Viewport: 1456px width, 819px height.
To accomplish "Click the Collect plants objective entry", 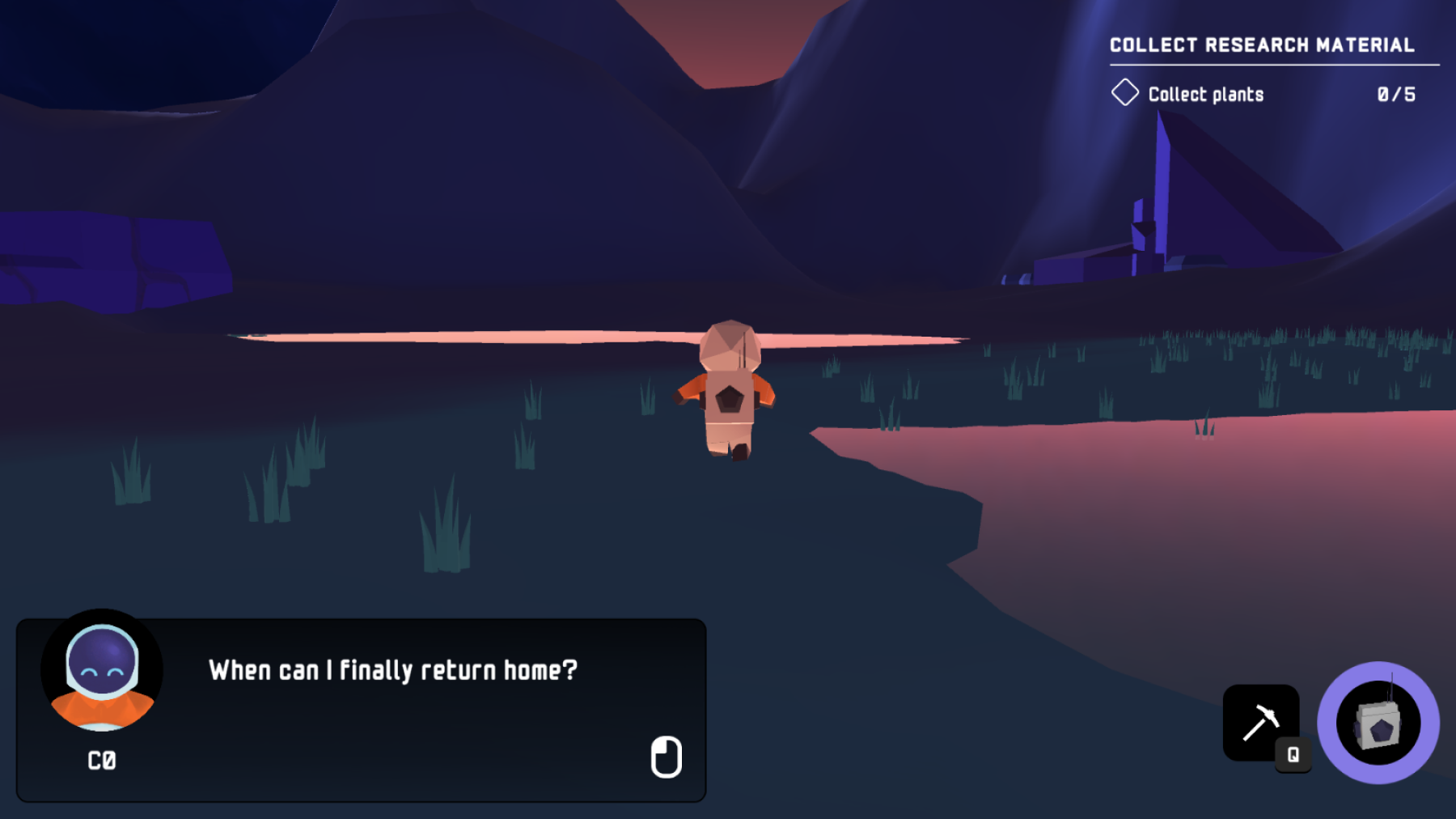I will 1205,95.
